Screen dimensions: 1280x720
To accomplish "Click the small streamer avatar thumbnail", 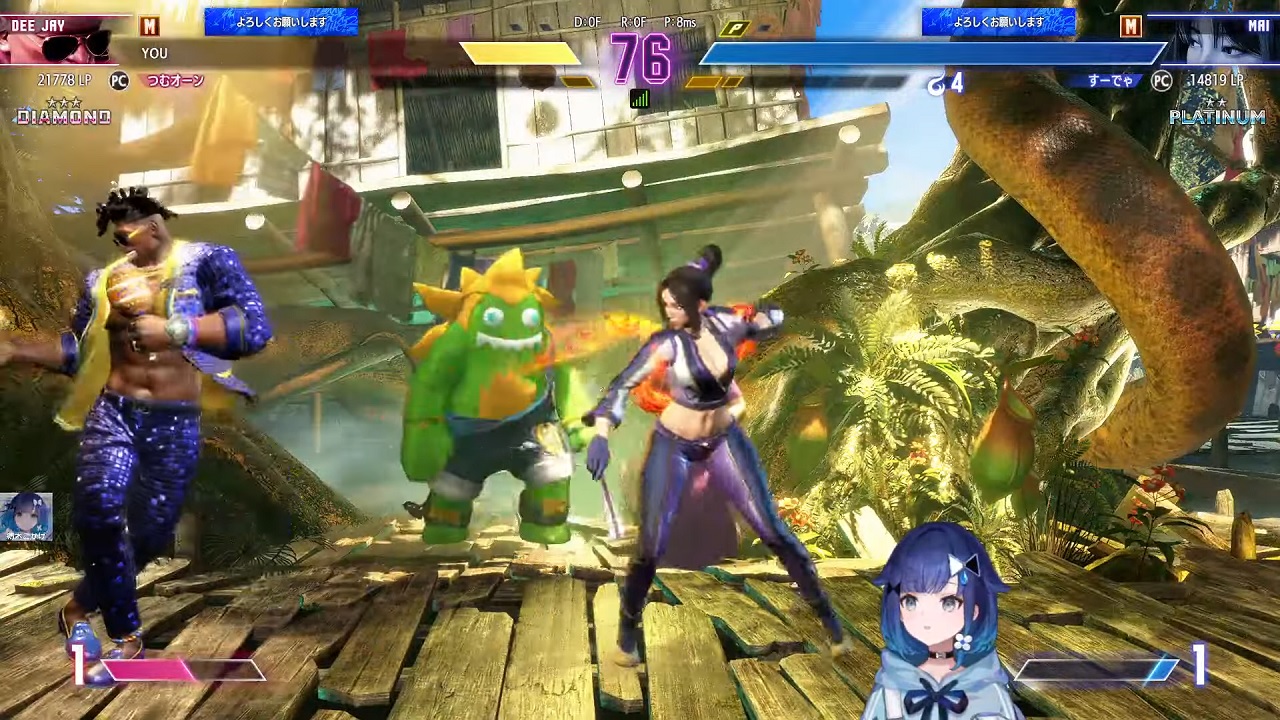I will (x=26, y=517).
